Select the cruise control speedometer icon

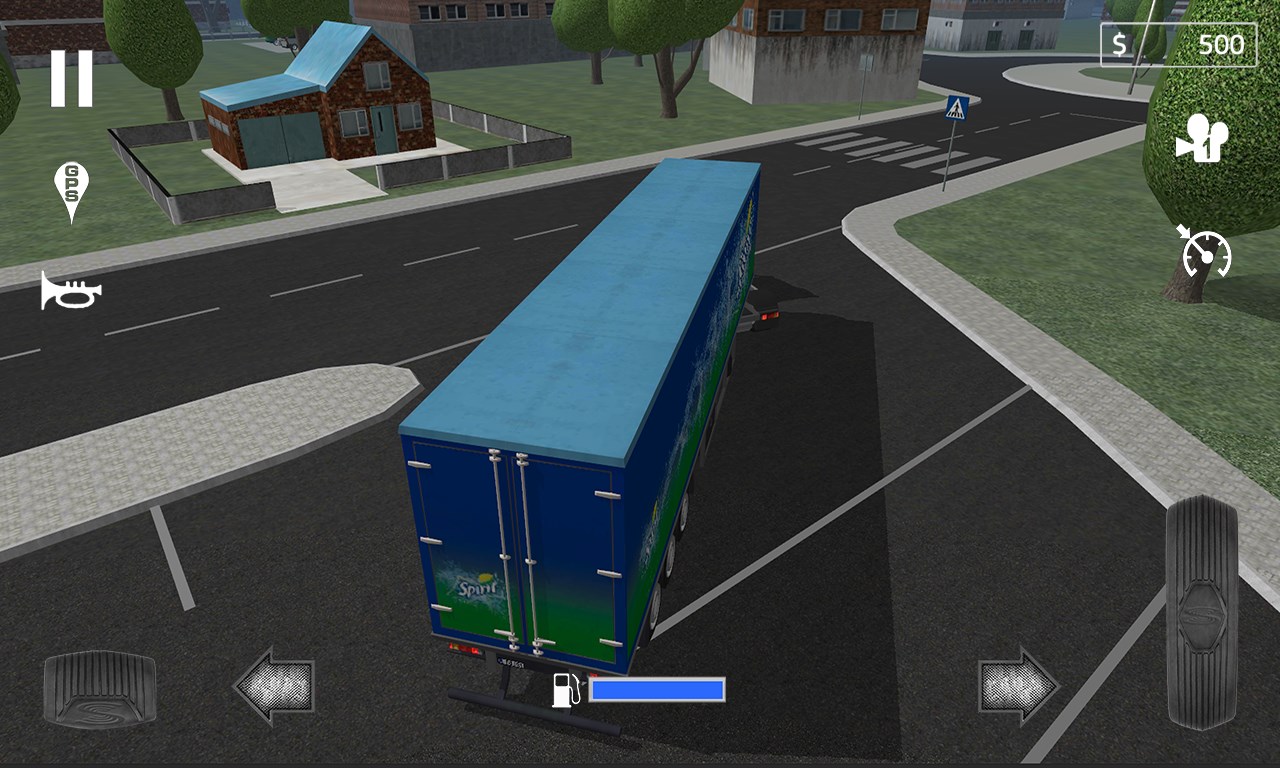click(x=1209, y=252)
